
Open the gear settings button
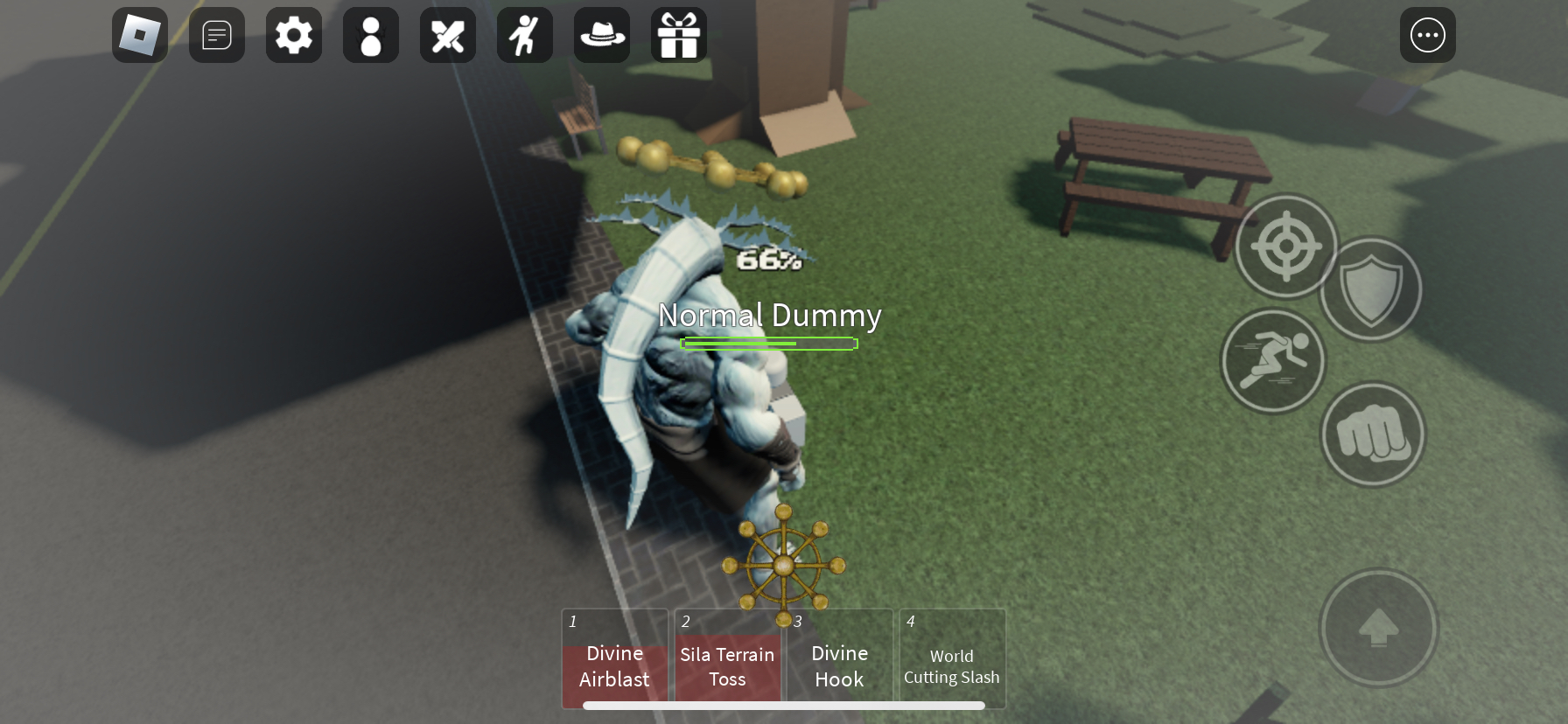[294, 36]
